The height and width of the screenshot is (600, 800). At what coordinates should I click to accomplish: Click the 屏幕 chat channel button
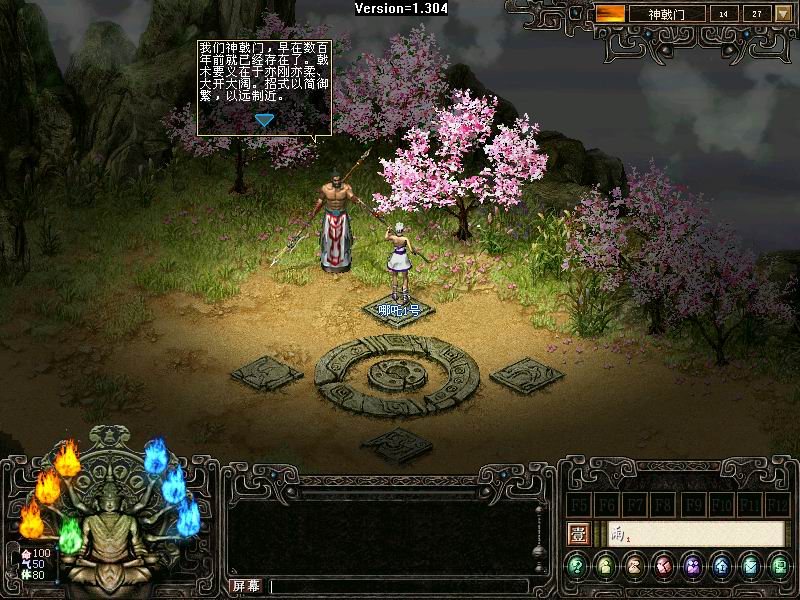click(246, 585)
